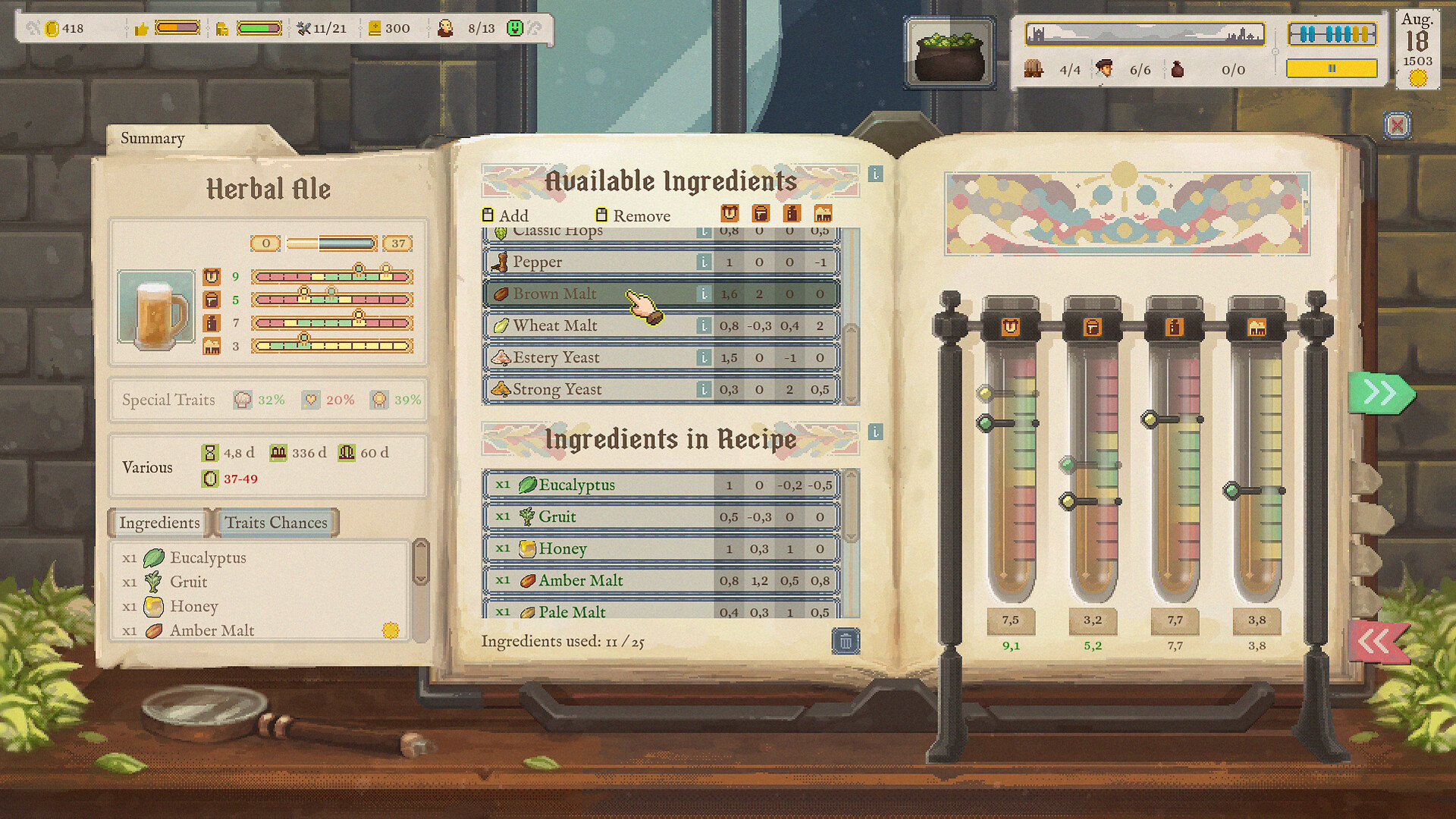Click the info button on the Brown Malt row

tap(705, 293)
